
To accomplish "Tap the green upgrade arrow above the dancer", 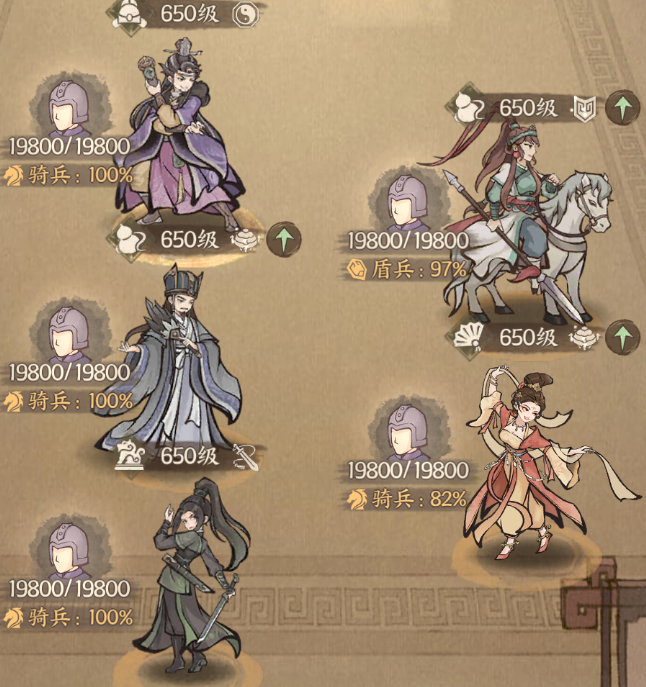I will point(623,337).
